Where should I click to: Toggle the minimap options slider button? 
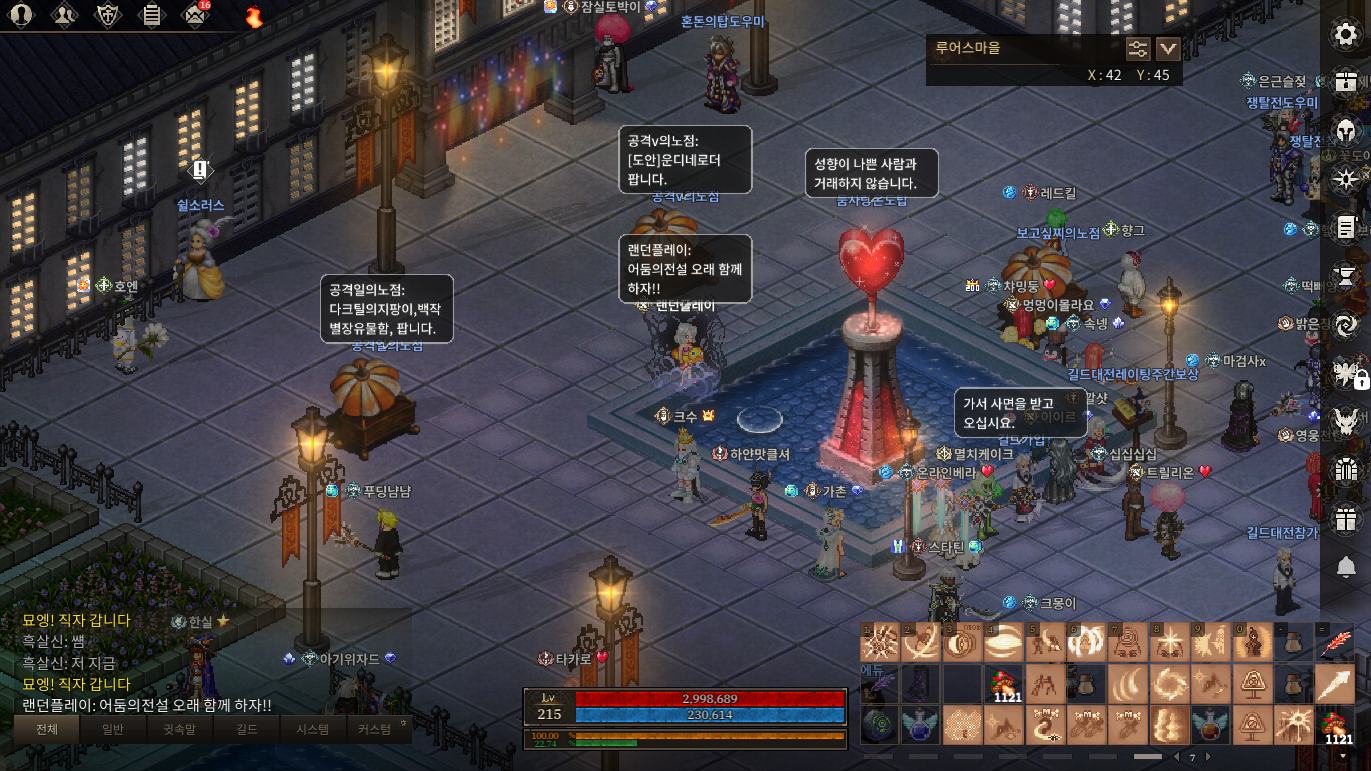click(x=1138, y=49)
